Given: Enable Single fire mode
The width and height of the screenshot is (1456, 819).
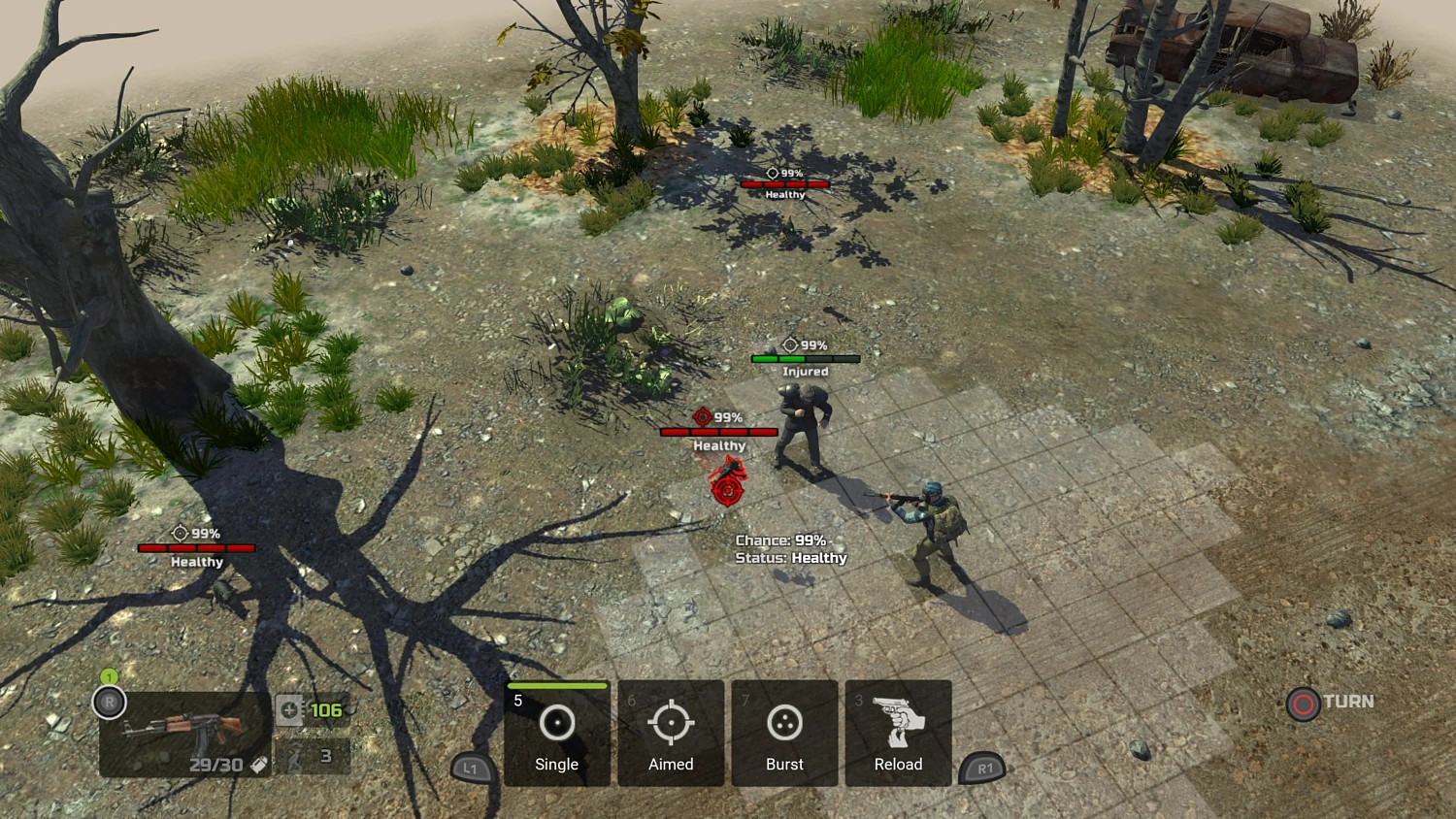Looking at the screenshot, I should [556, 735].
